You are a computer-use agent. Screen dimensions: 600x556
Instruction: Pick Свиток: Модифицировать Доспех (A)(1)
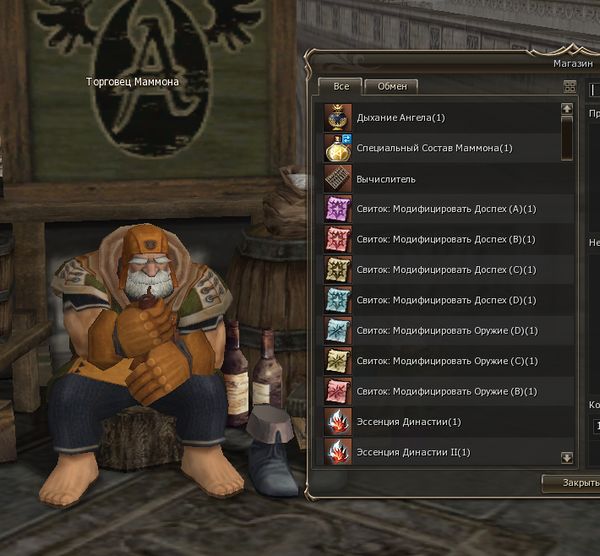point(440,209)
